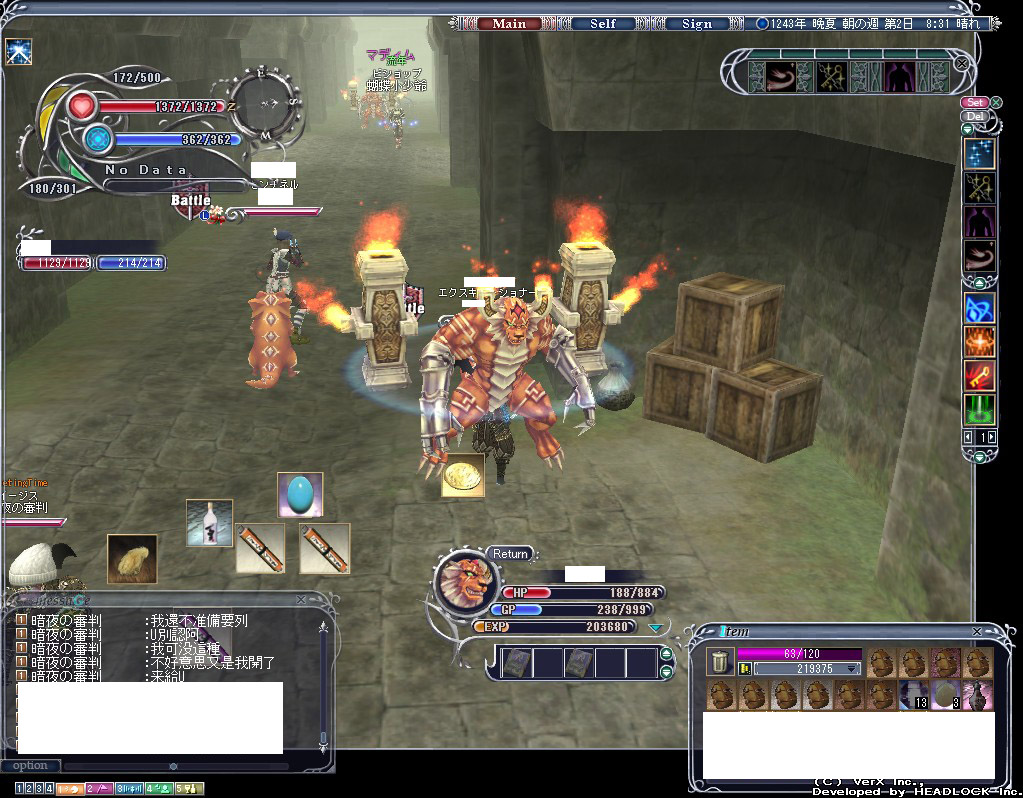Open the Sign menu tab
This screenshot has height=798, width=1023.
(x=696, y=23)
